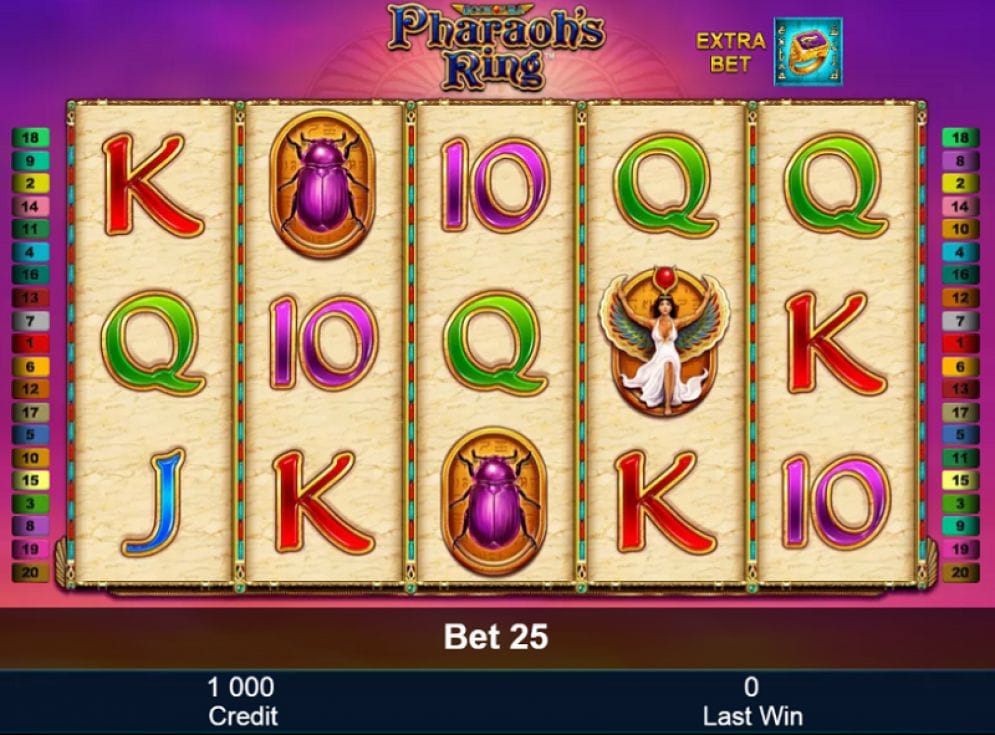Select payline 1 marker on left column
Screen dimensions: 995x735
[x=30, y=344]
